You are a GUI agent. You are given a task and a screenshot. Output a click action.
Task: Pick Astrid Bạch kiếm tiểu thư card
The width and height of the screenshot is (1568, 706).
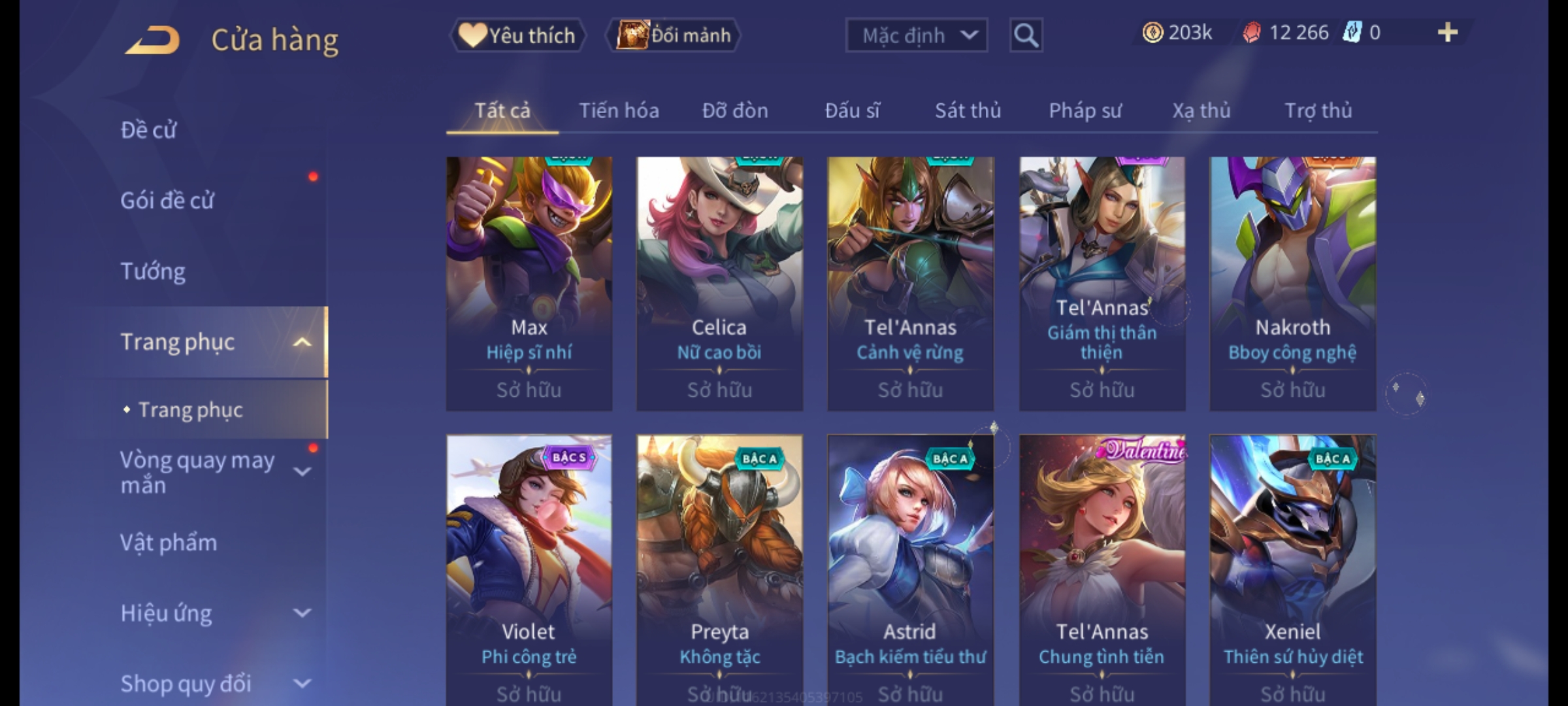(910, 569)
